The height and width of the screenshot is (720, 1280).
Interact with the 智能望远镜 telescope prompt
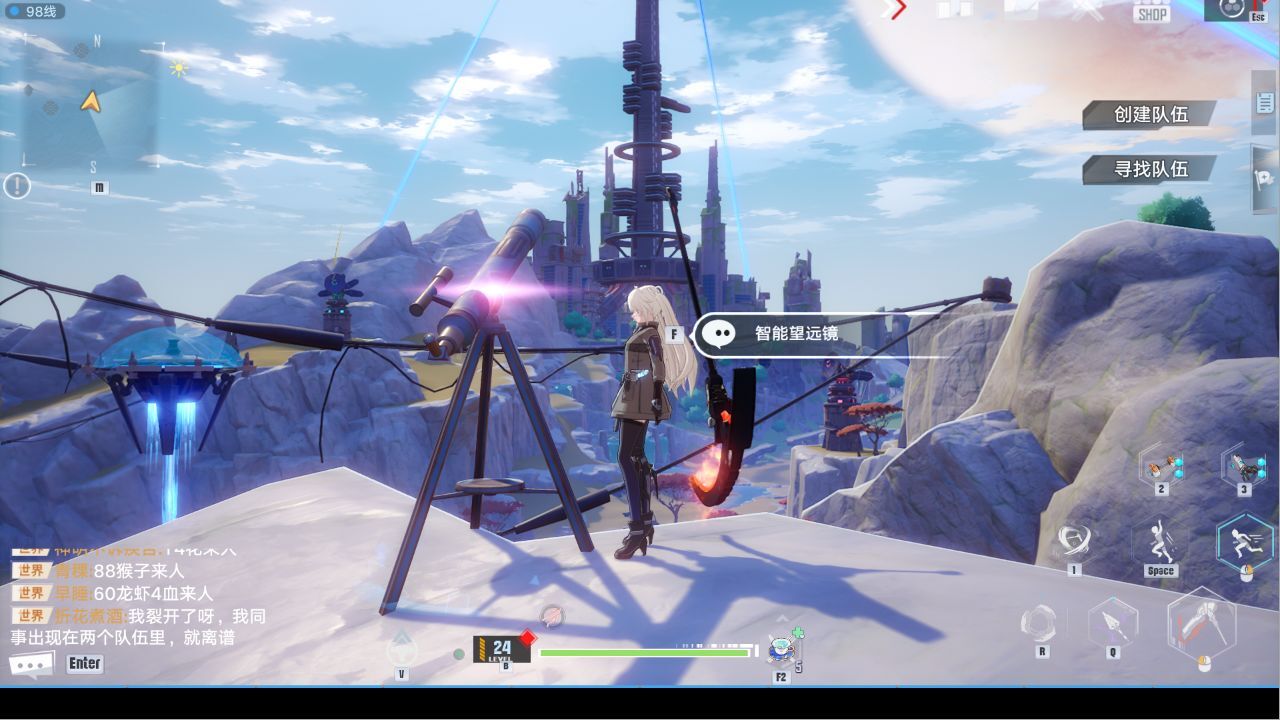point(796,334)
